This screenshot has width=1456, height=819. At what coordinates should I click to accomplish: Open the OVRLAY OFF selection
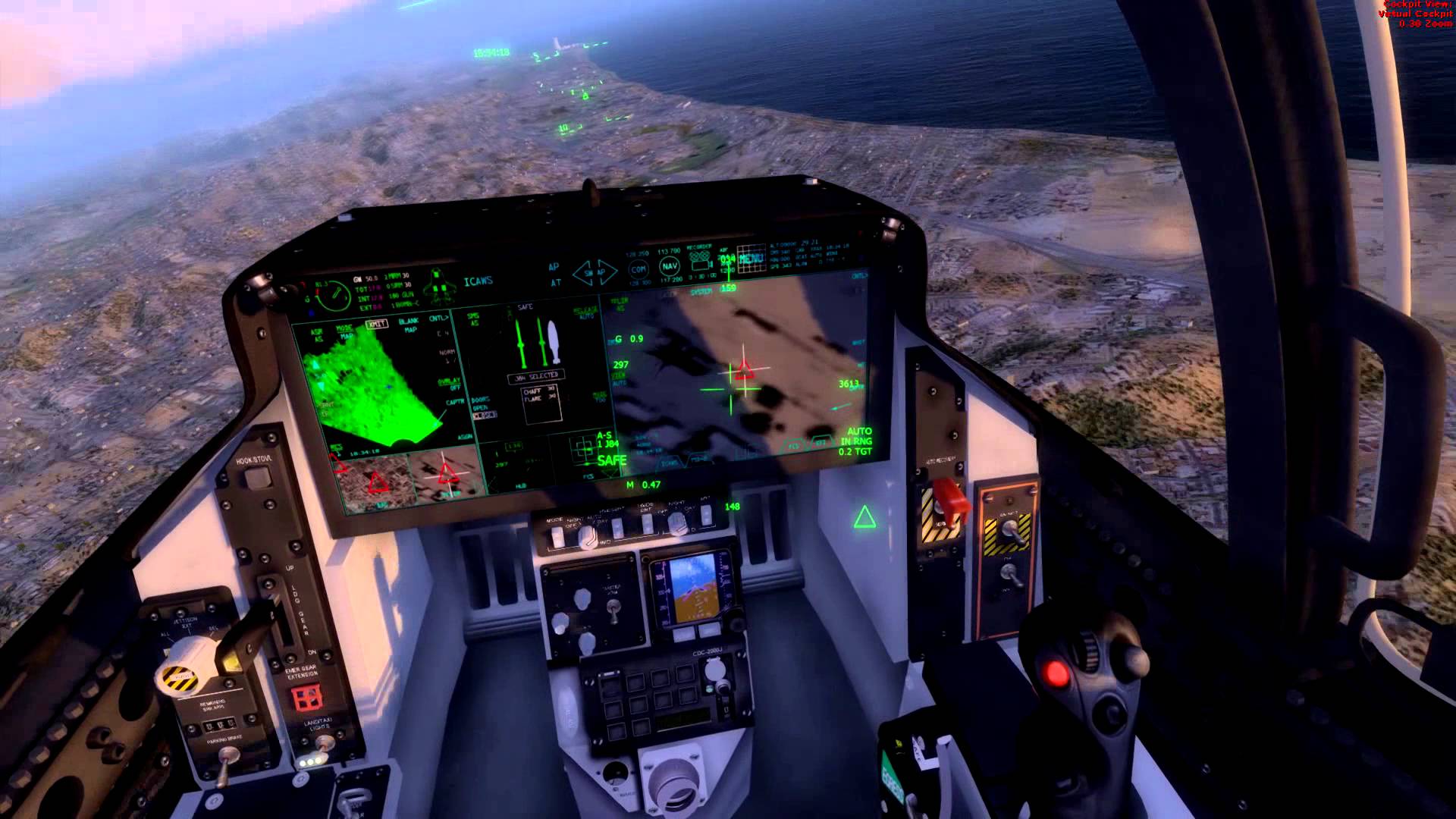pyautogui.click(x=449, y=381)
